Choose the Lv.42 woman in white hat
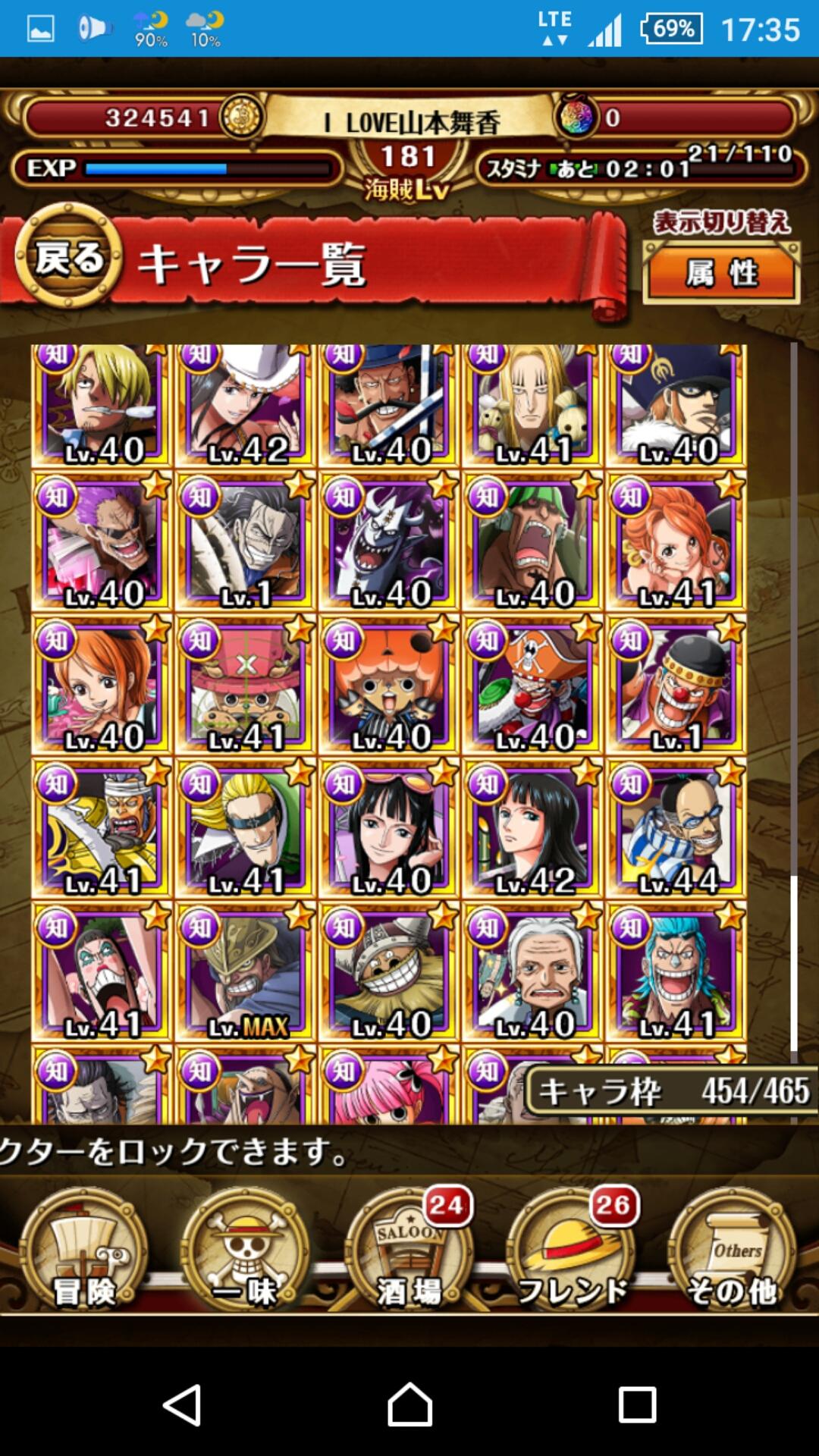This screenshot has height=1456, width=819. (245, 406)
